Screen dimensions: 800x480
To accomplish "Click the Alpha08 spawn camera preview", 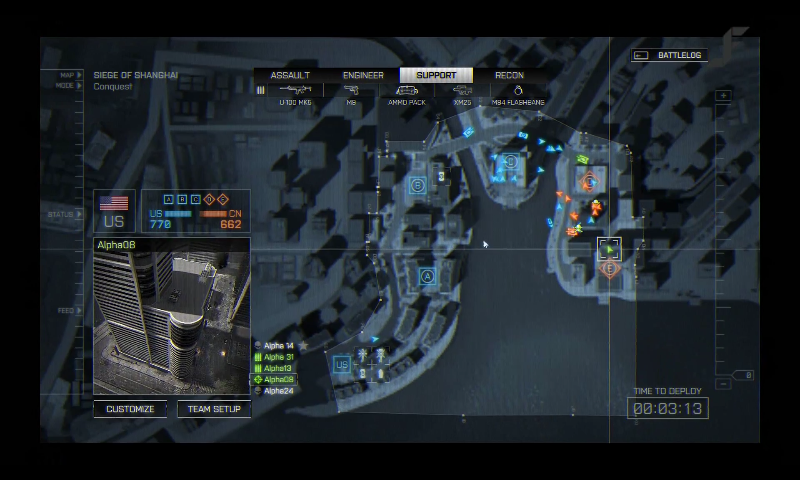I will click(x=171, y=322).
